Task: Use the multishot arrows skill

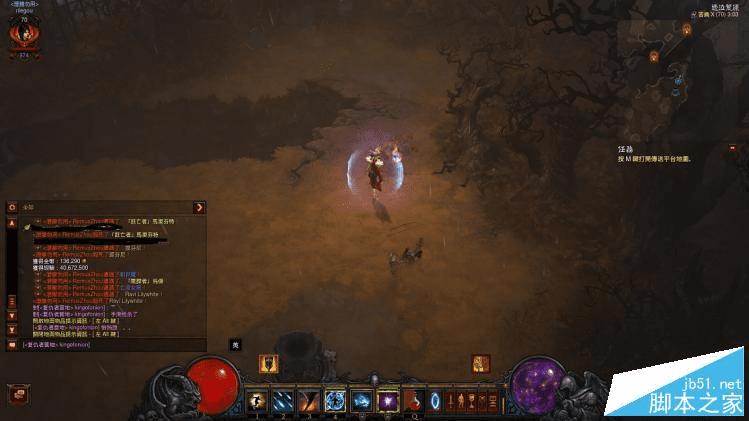Action: (283, 400)
